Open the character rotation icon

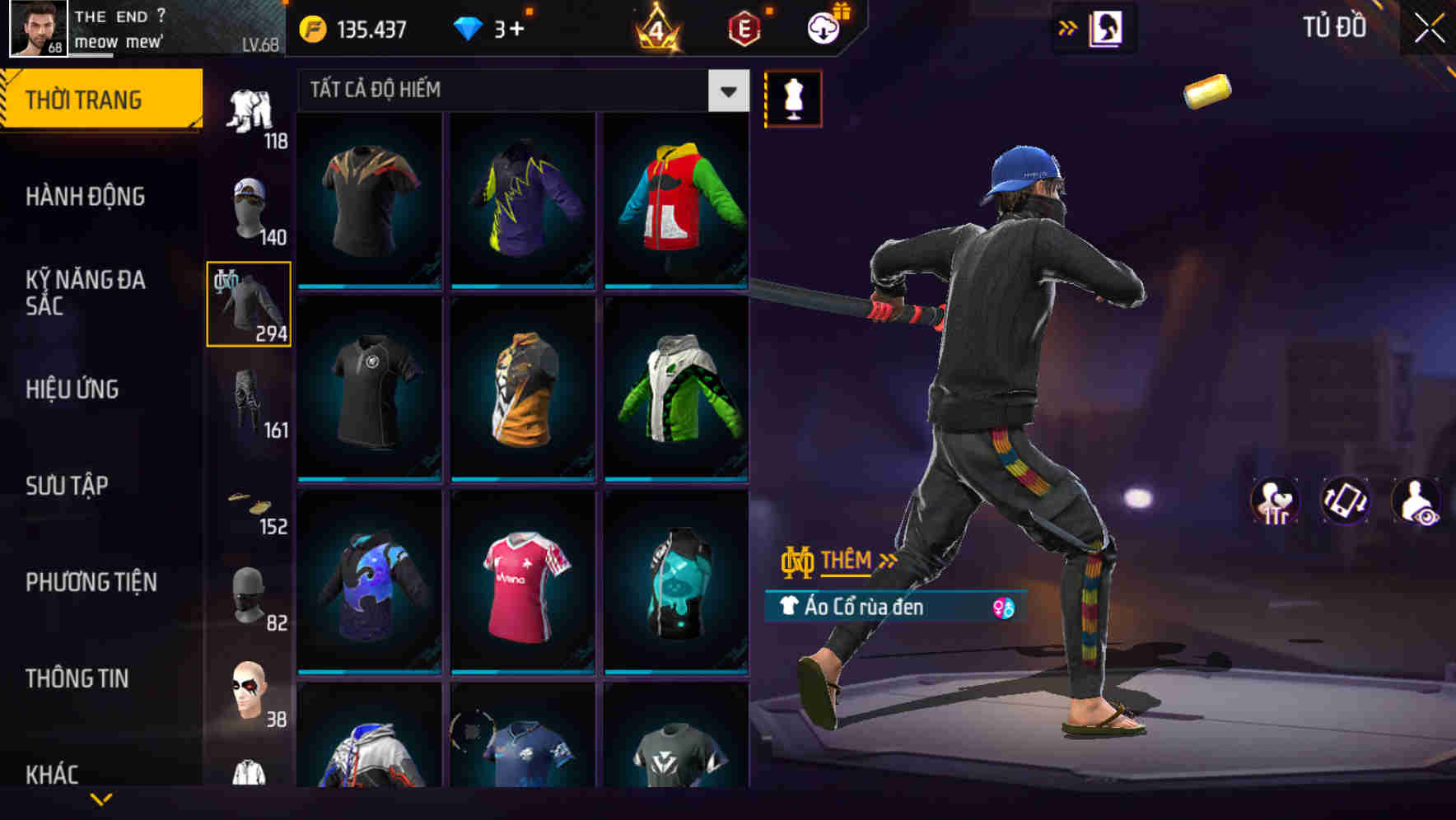click(x=1342, y=502)
